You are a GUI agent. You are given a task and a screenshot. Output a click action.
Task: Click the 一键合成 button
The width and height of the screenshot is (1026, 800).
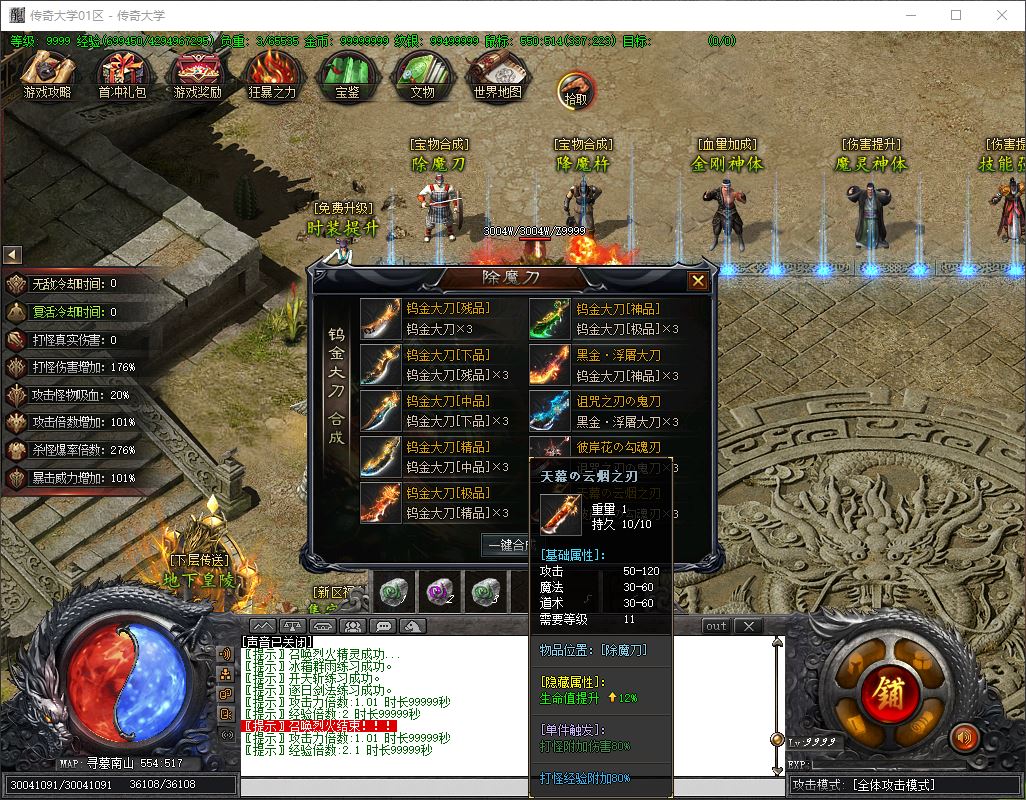coord(506,545)
